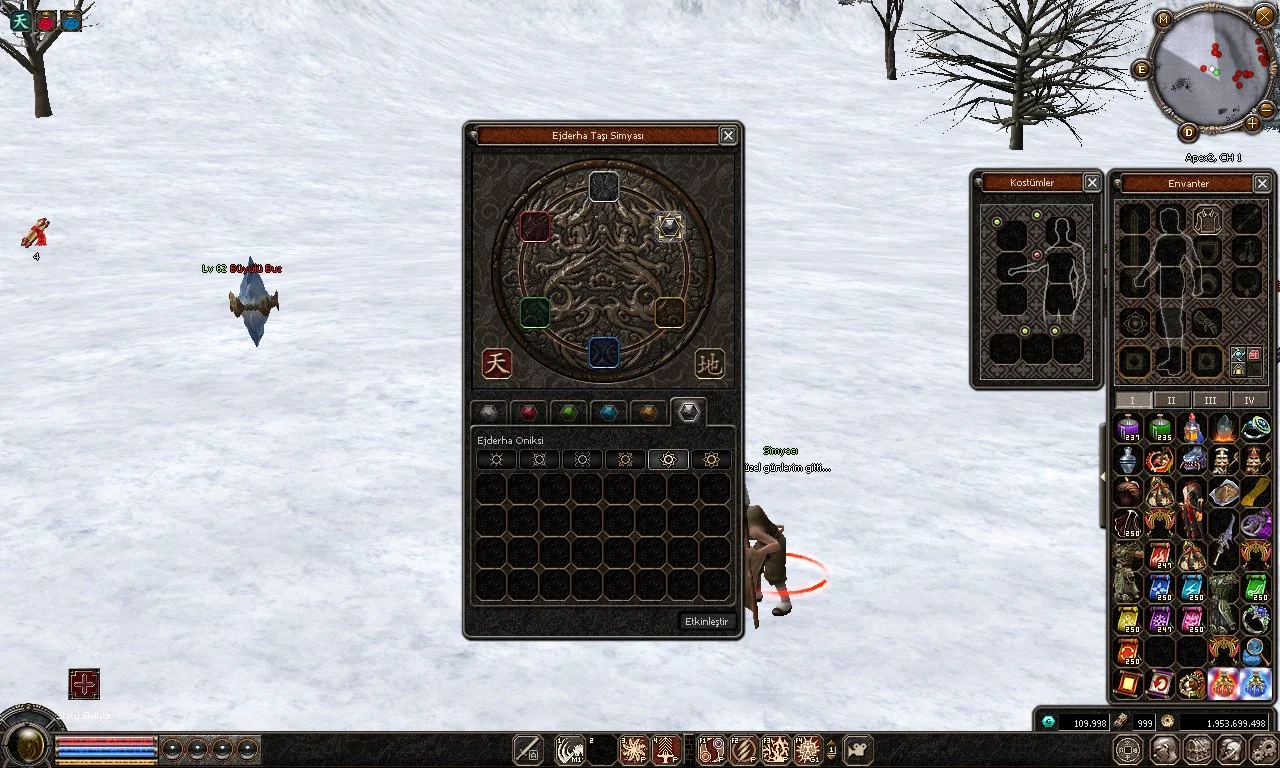This screenshot has width=1280, height=768.
Task: Click the equipped onyx stone on the wheel
Action: [669, 227]
